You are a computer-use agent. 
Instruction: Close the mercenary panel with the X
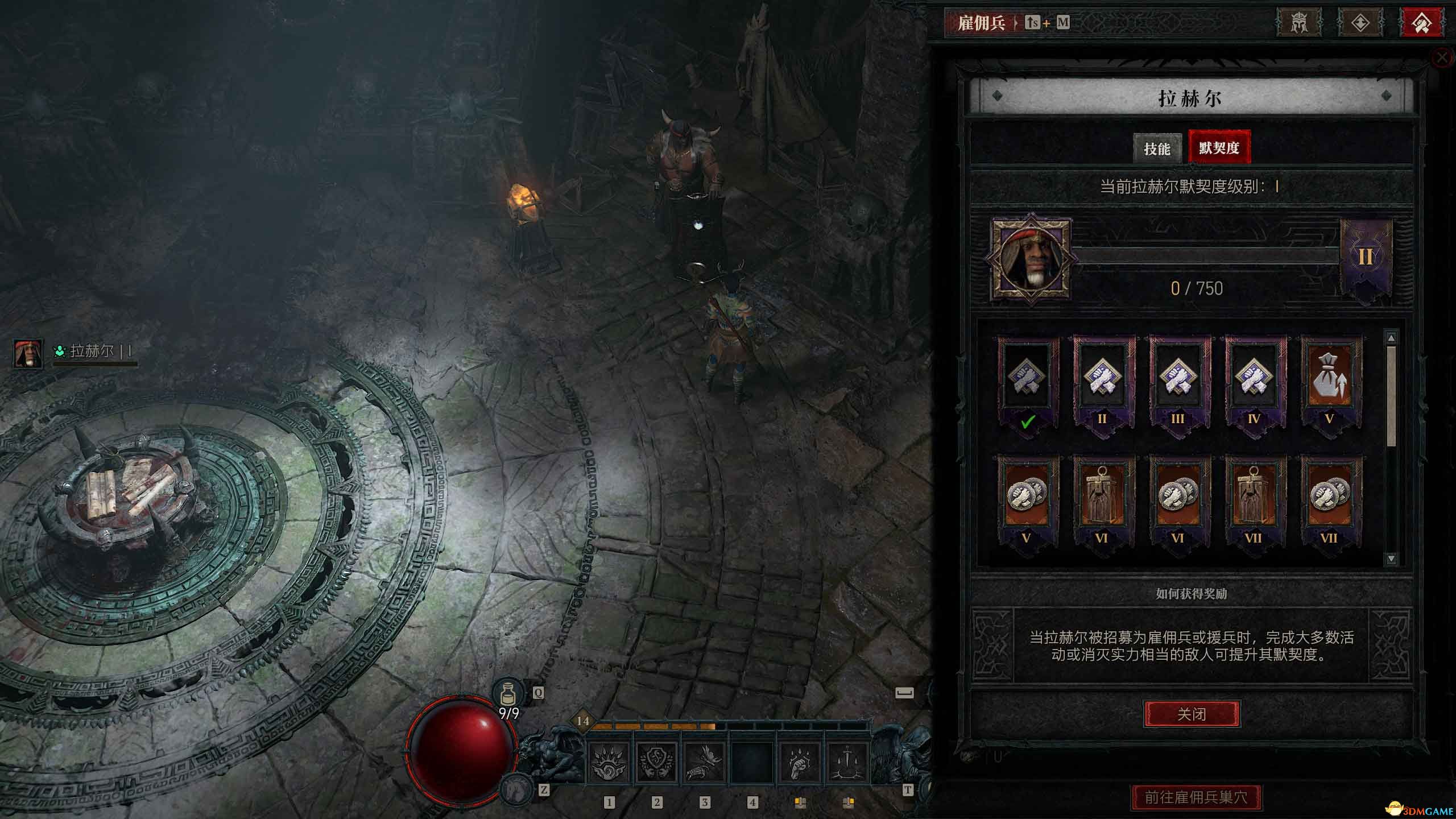point(1442,57)
